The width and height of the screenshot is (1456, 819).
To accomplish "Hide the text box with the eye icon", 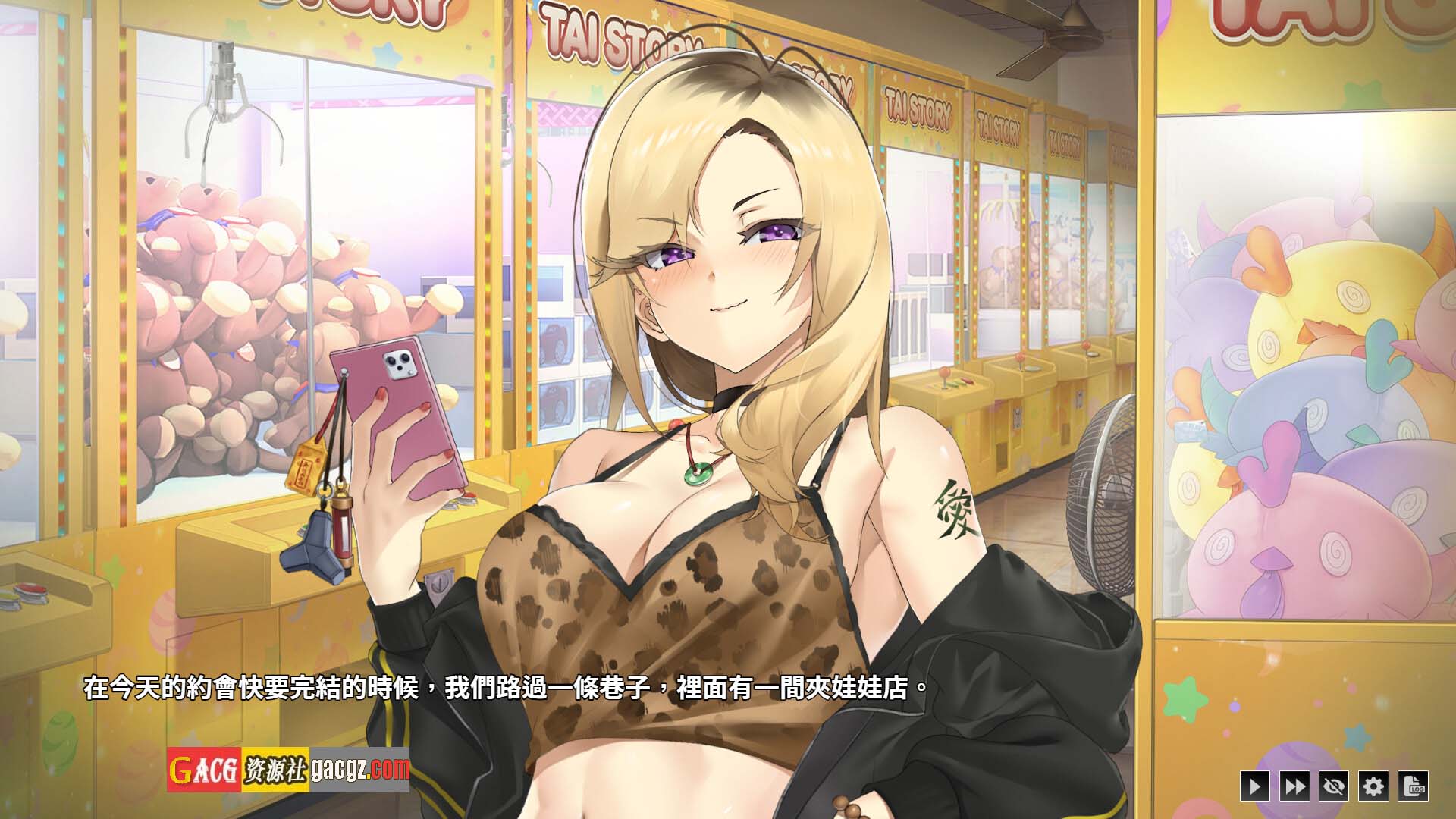I will [x=1333, y=786].
